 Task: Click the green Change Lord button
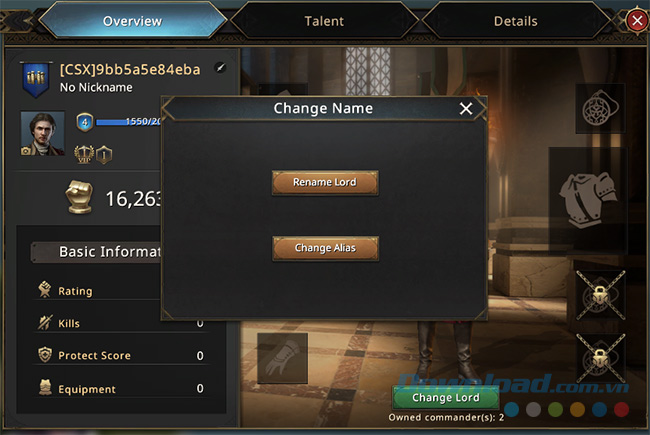click(446, 397)
